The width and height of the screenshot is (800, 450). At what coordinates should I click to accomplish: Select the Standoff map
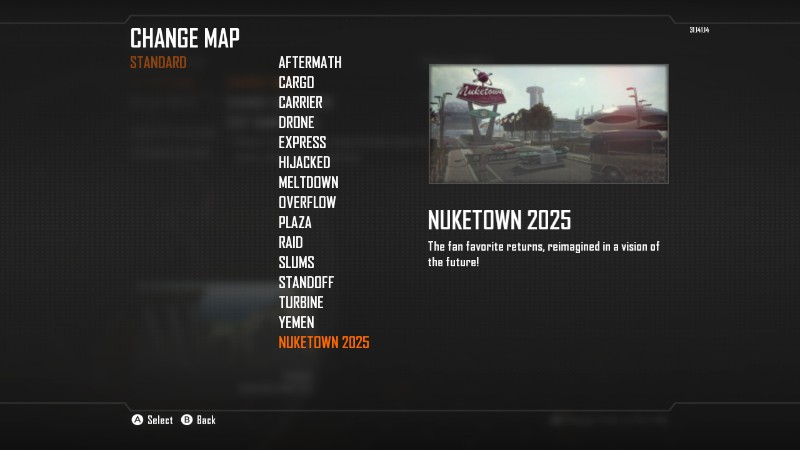tap(306, 282)
